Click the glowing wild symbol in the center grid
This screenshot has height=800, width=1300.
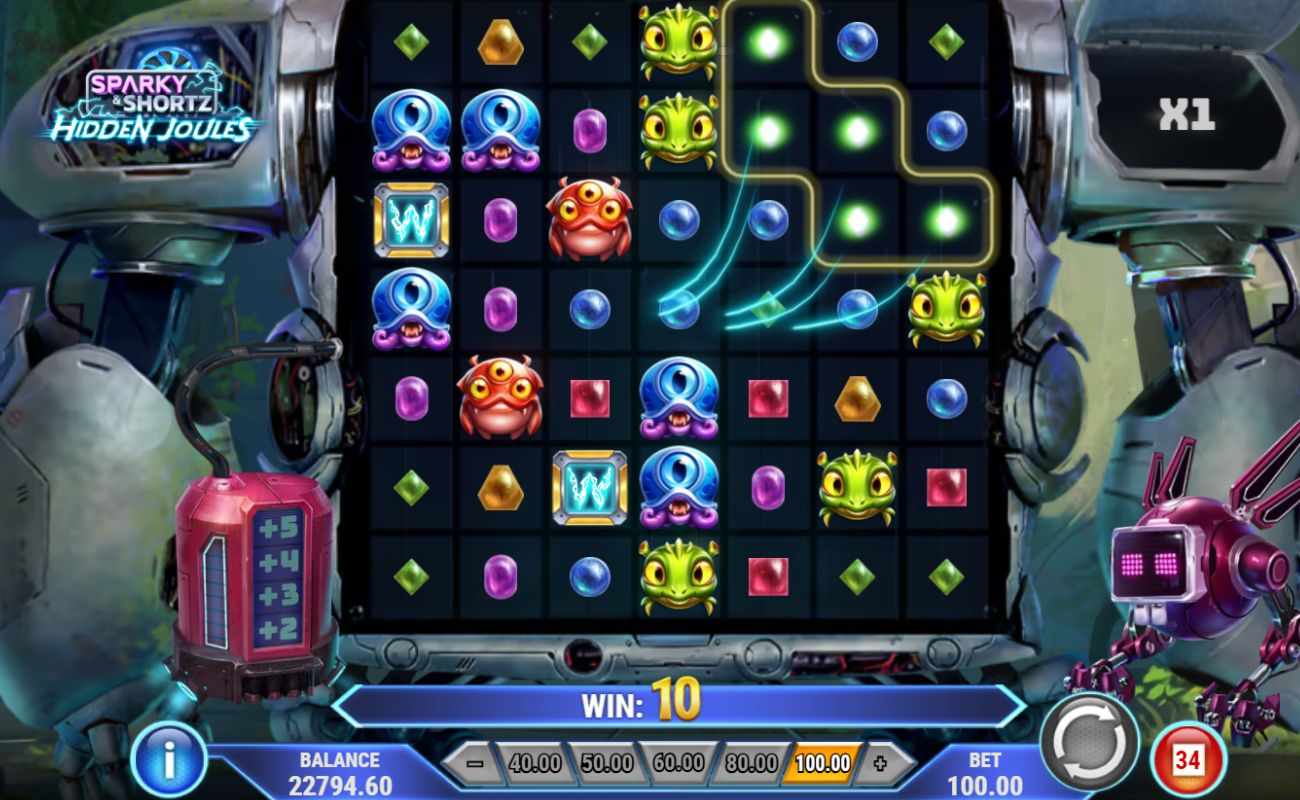[591, 489]
